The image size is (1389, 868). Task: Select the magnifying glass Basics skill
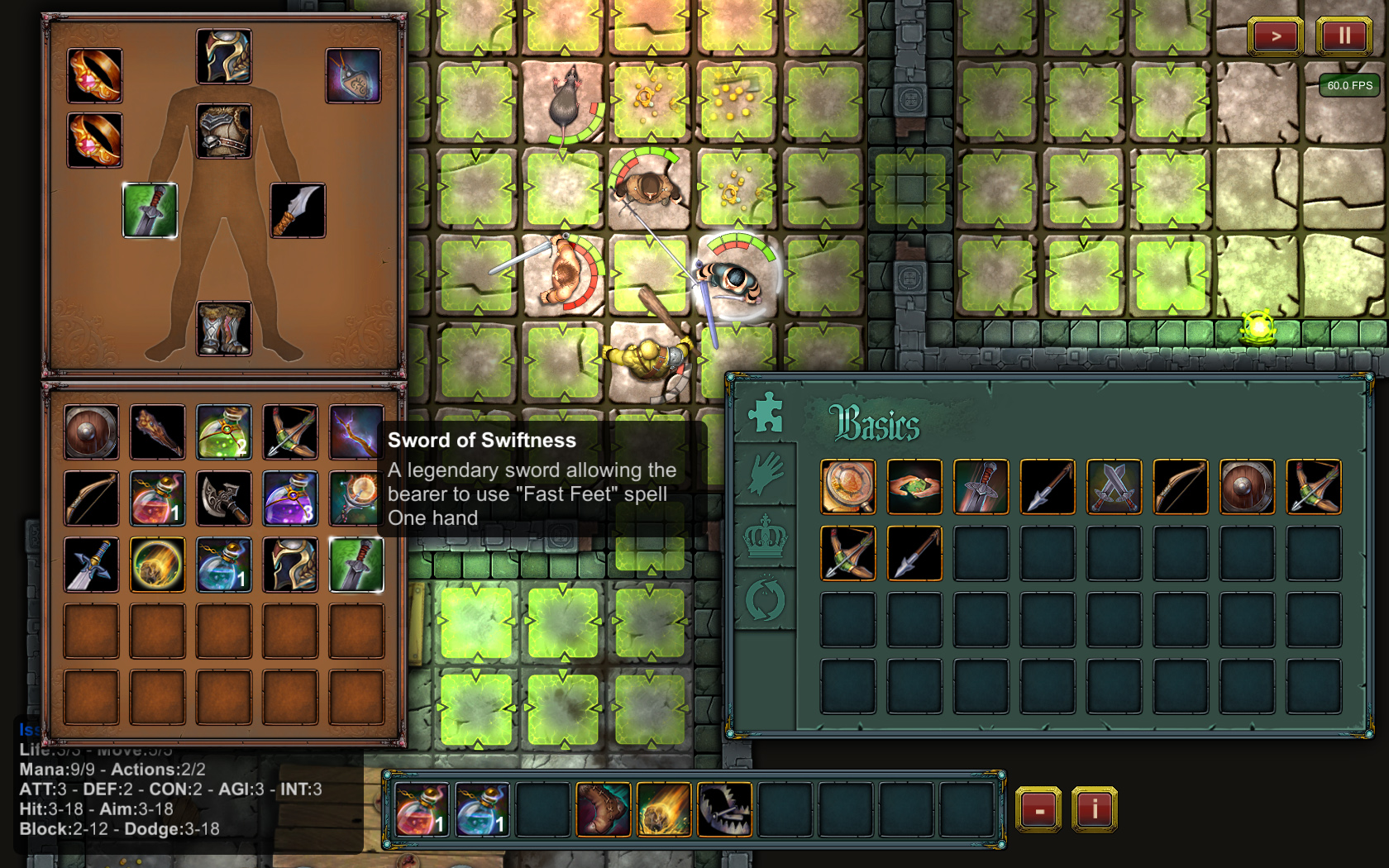[847, 487]
